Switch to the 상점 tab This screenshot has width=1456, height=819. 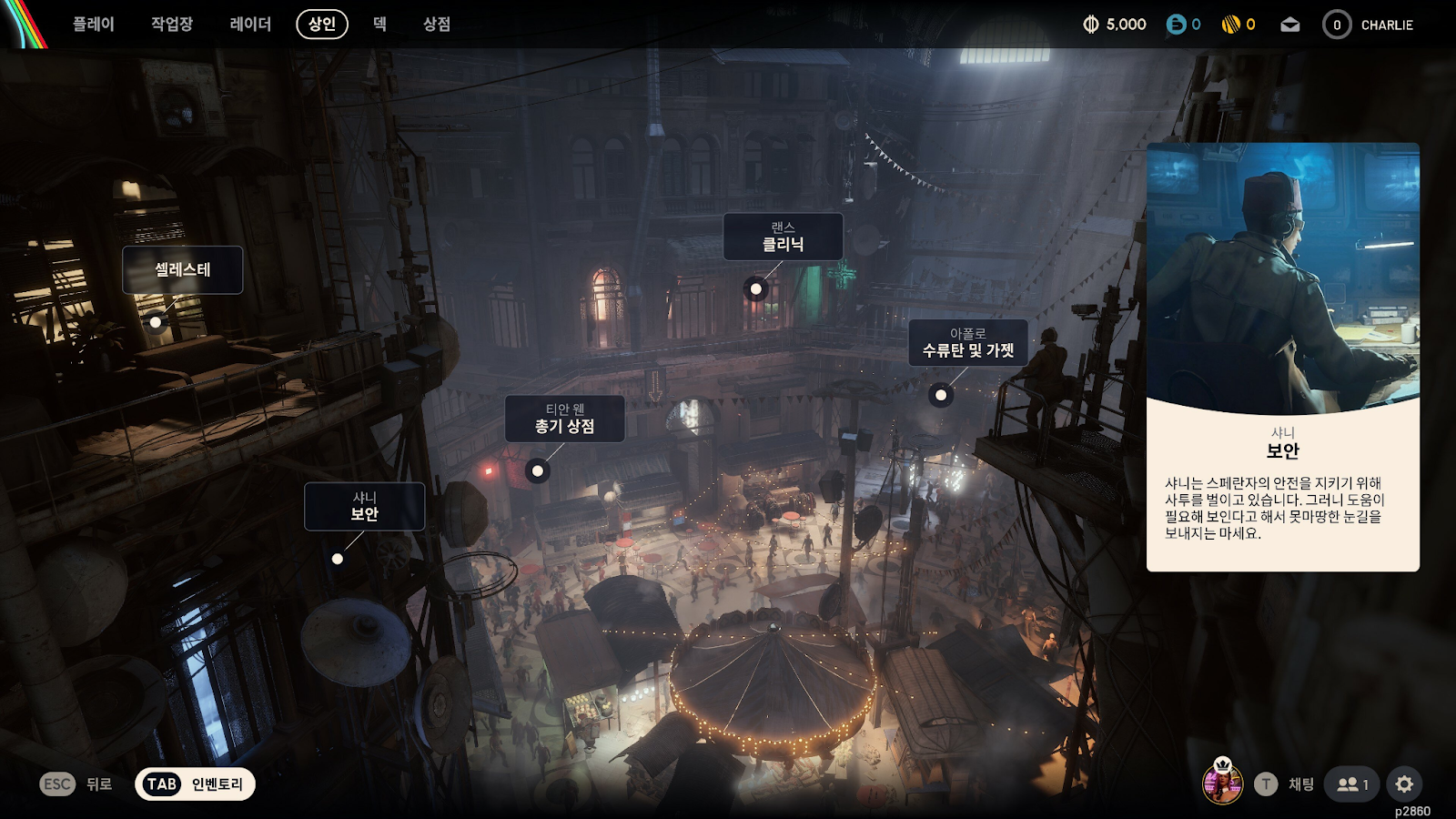click(x=437, y=25)
